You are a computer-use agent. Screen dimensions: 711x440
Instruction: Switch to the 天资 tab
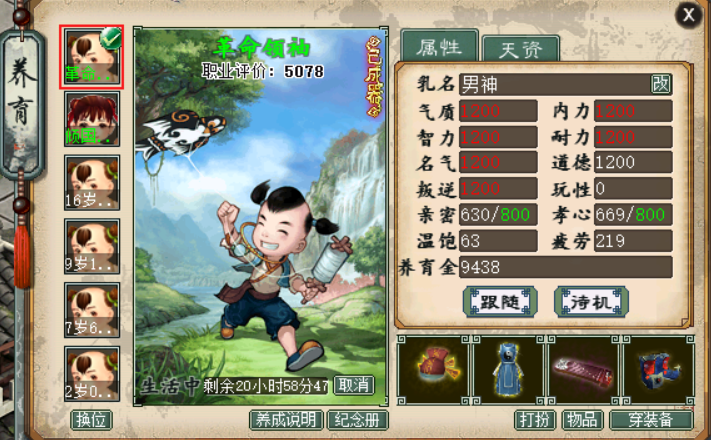click(519, 49)
